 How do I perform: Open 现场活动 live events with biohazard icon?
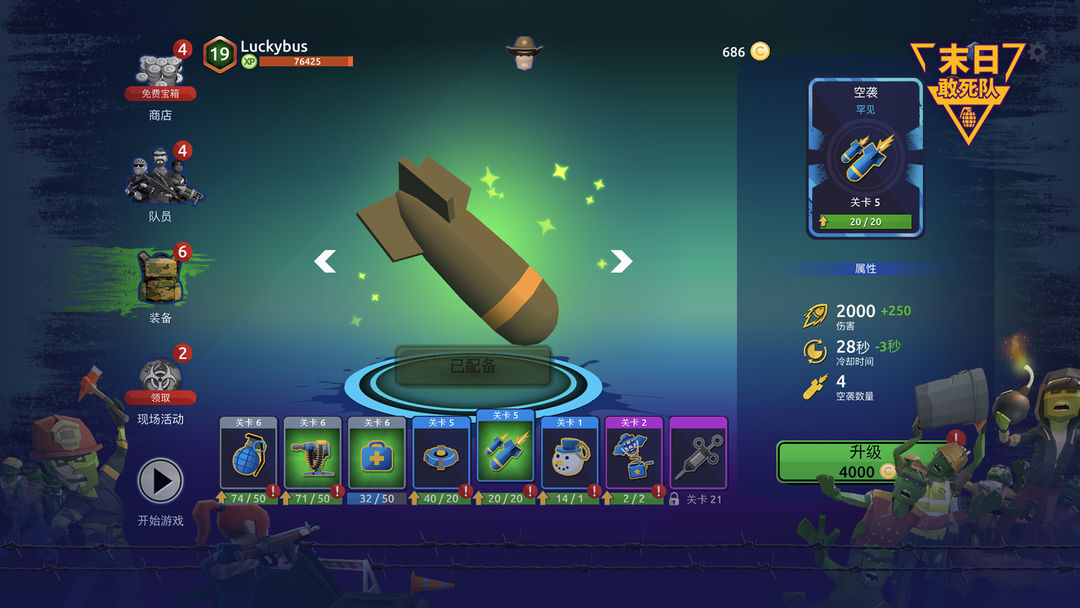pos(161,385)
